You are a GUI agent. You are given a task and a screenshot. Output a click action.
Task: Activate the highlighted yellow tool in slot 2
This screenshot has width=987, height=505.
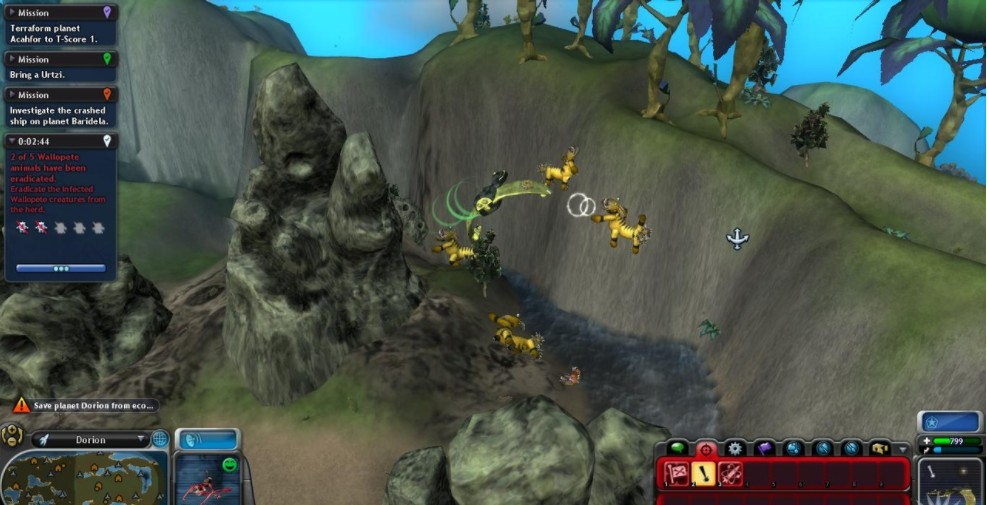pyautogui.click(x=703, y=474)
